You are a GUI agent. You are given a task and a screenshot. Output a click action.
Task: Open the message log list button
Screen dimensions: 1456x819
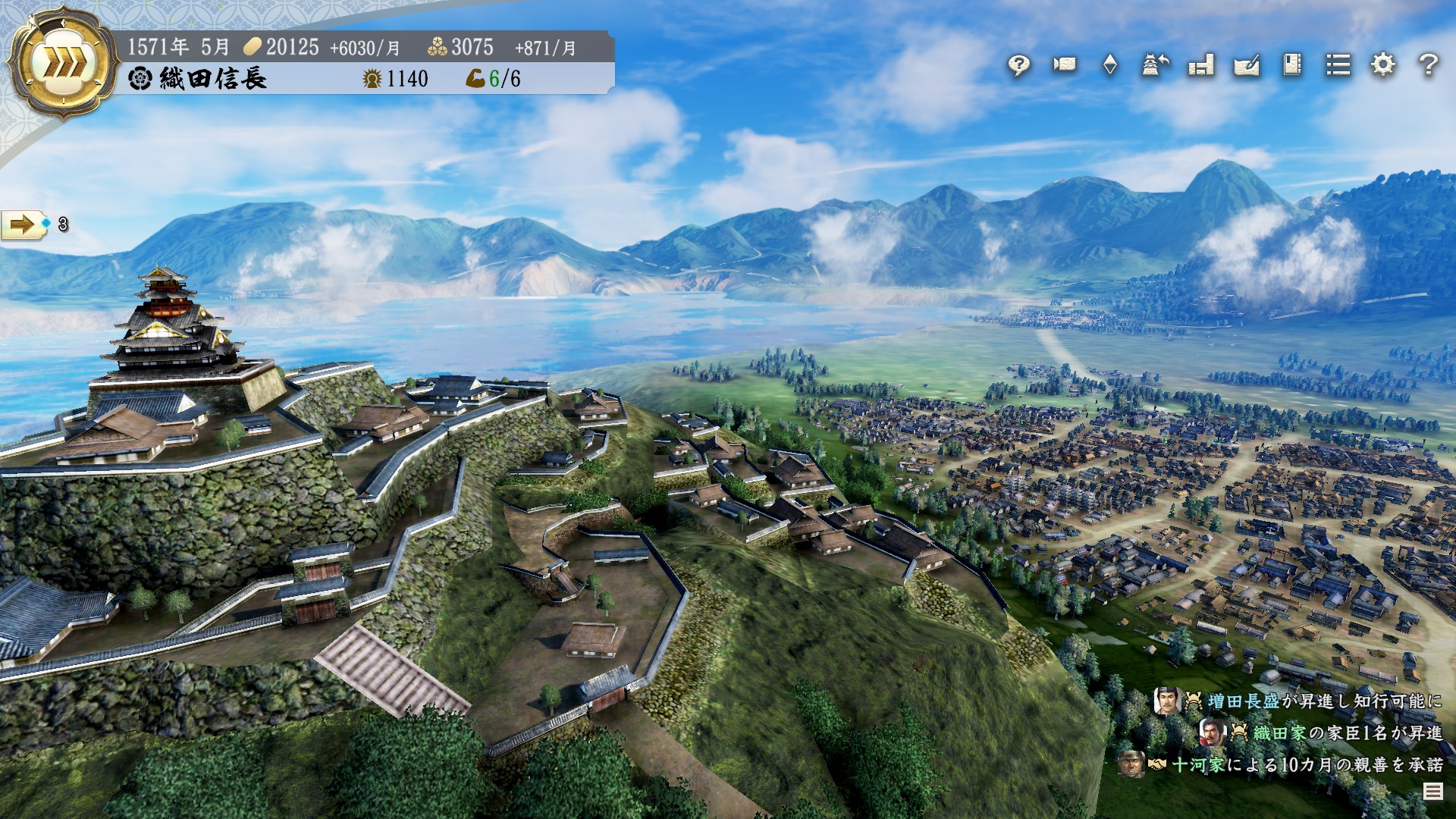coord(1432,792)
